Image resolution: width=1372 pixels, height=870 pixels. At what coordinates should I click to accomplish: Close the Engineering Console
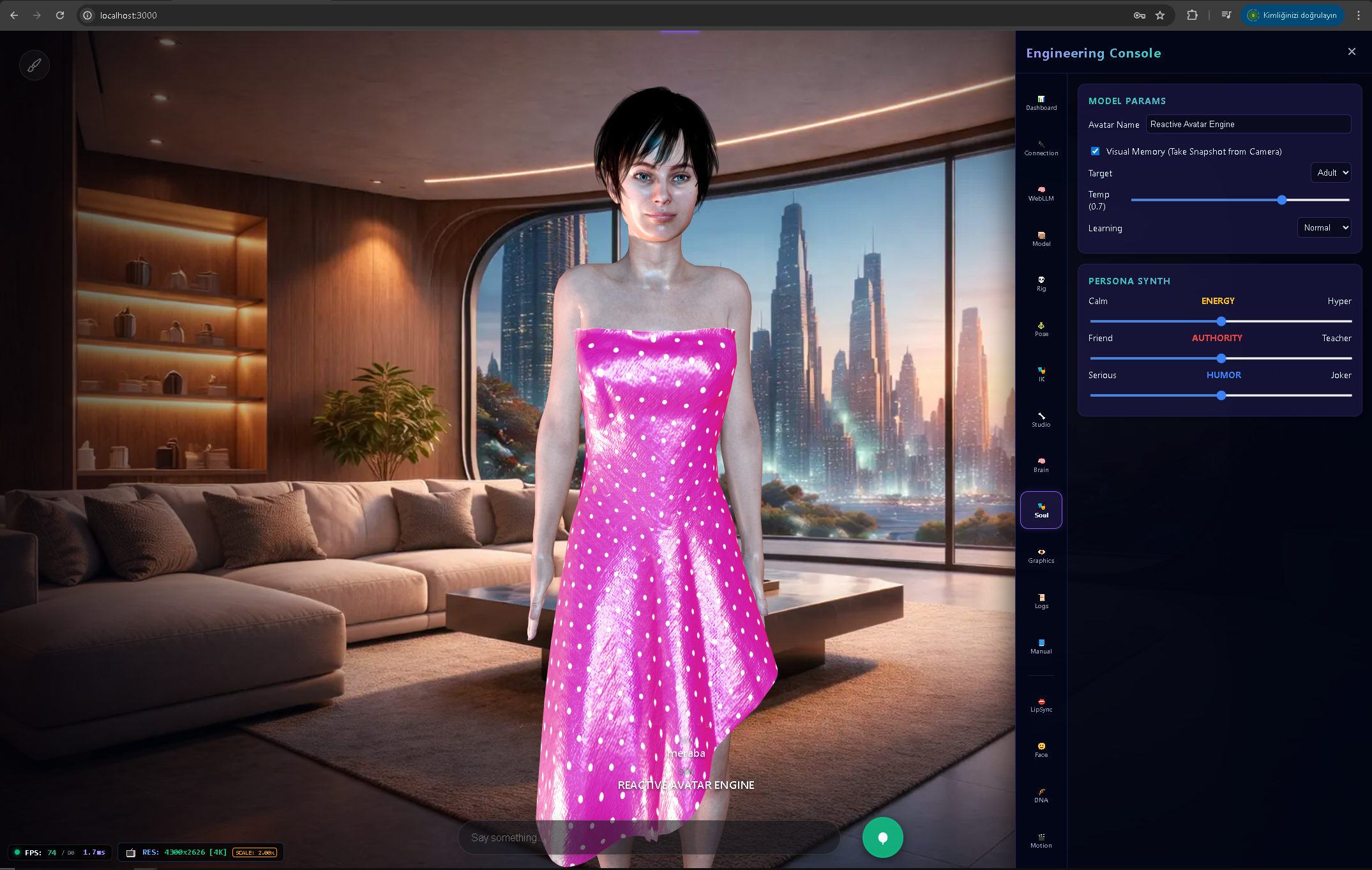1352,51
